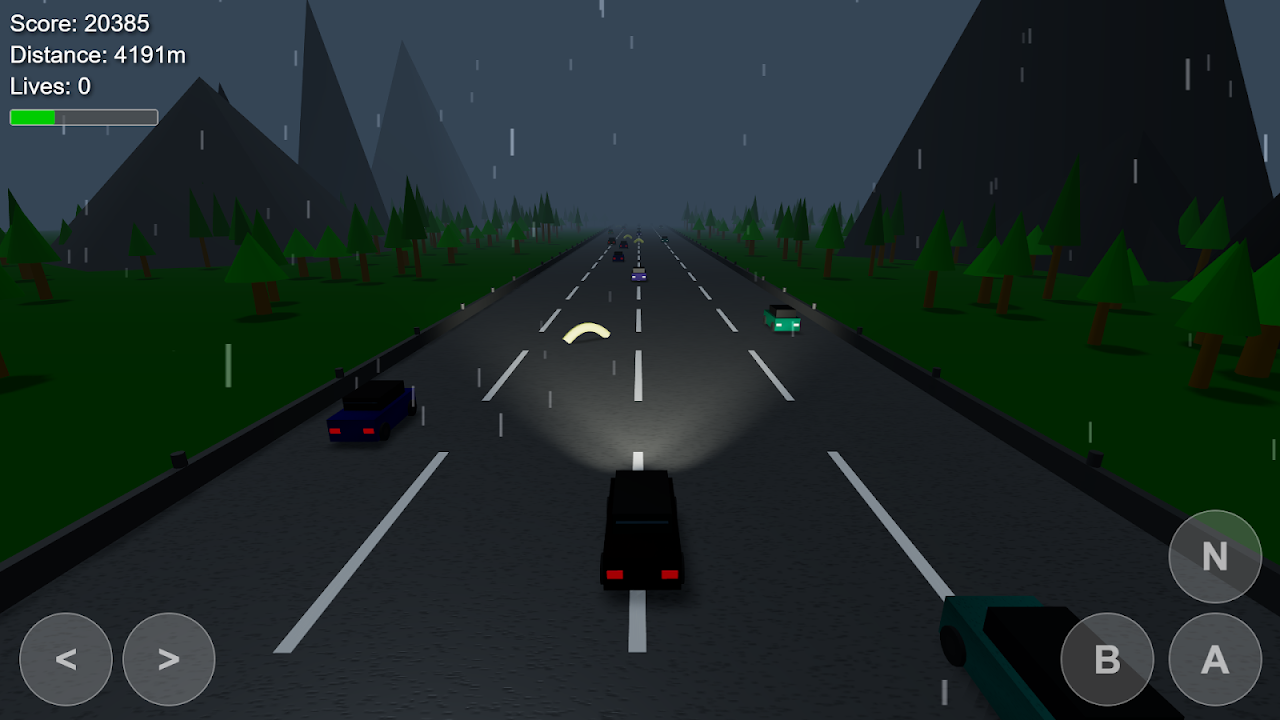Activate the round N button
The image size is (1280, 720).
coord(1215,557)
